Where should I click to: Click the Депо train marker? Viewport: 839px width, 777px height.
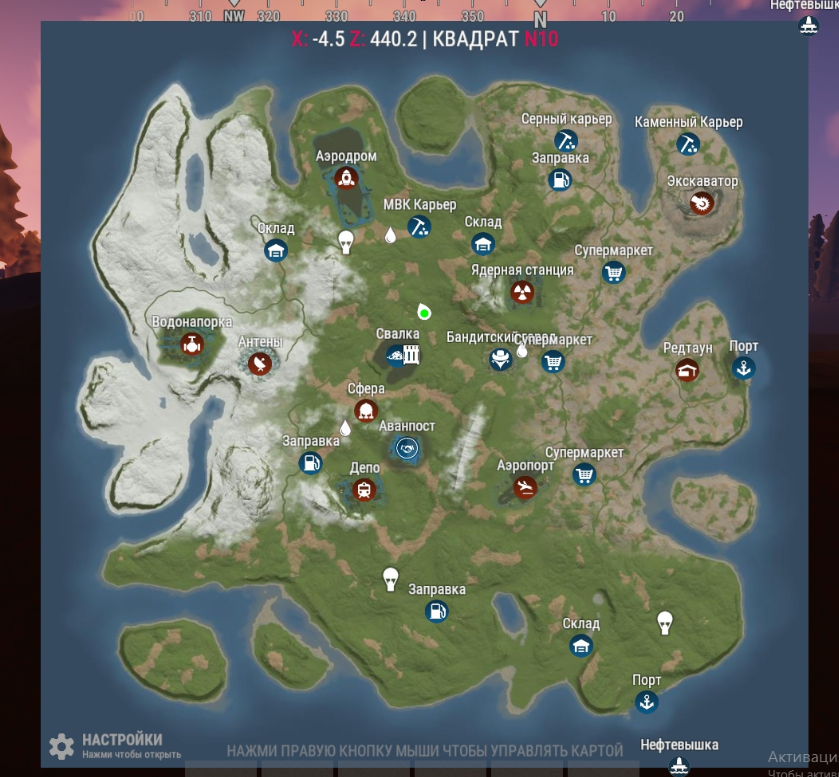(364, 489)
